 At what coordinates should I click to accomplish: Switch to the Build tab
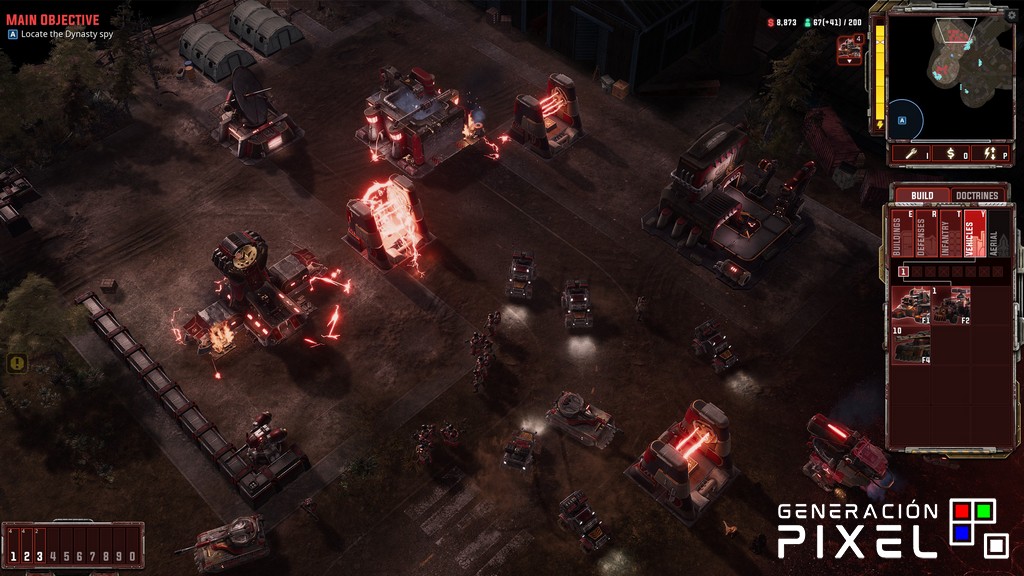(x=922, y=195)
